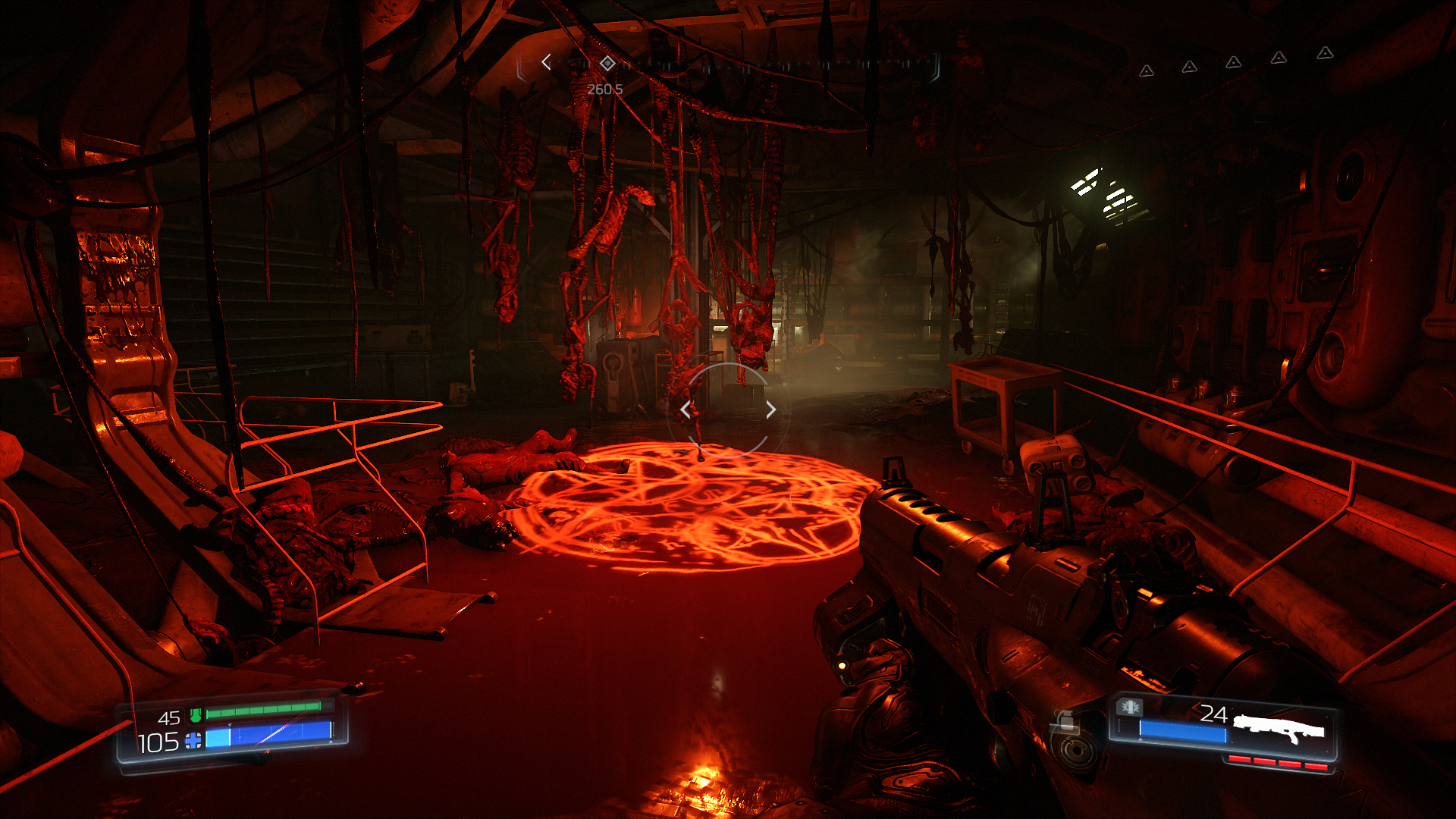The width and height of the screenshot is (1456, 819).
Task: Select the frag grenade equipment icon
Action: click(1065, 720)
